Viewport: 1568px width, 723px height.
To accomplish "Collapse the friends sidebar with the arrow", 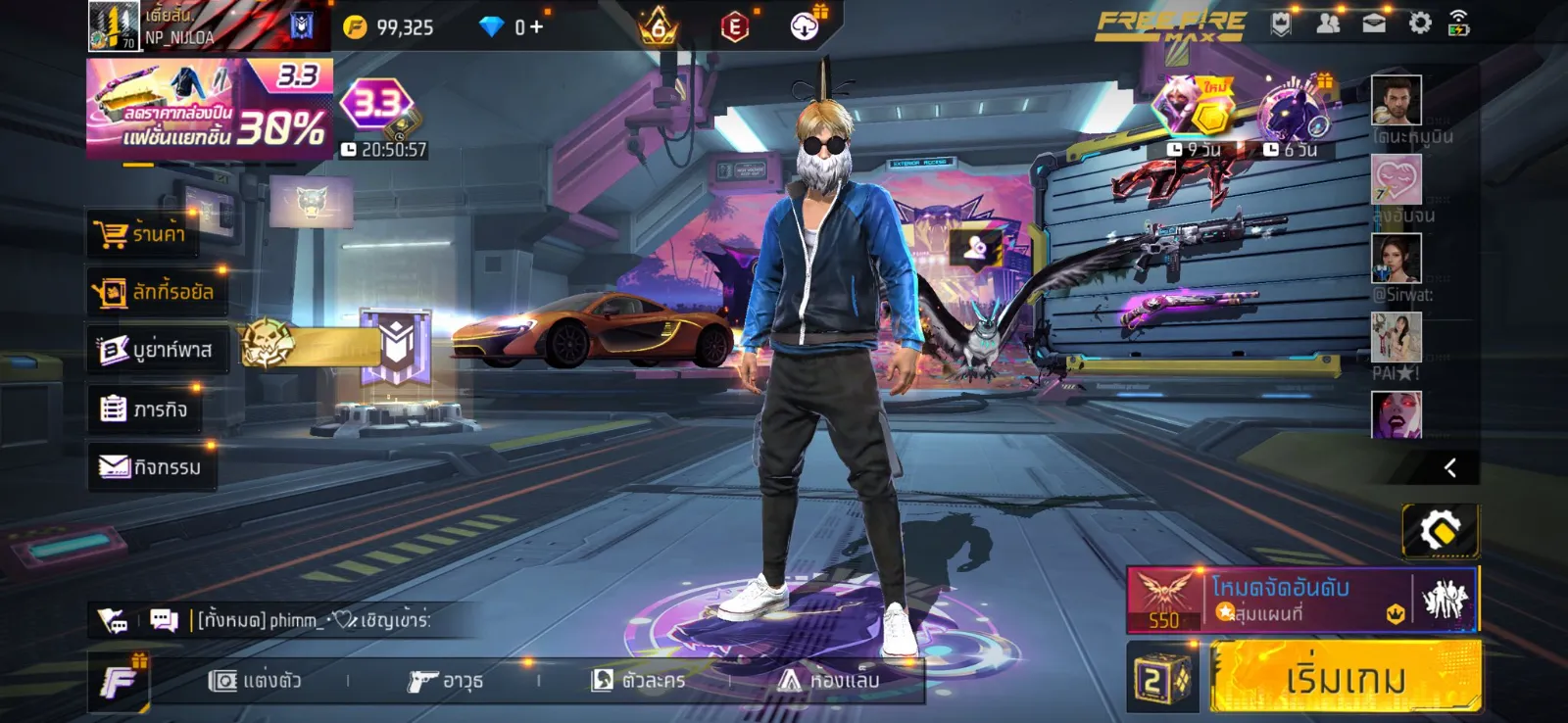I will point(1450,468).
